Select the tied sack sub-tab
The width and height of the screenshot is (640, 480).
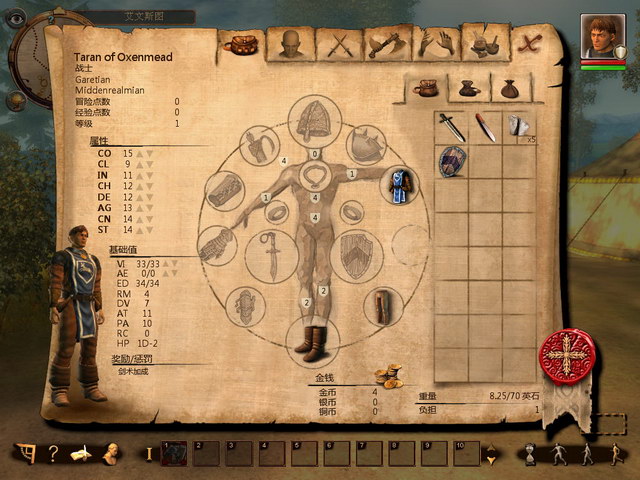pos(512,89)
